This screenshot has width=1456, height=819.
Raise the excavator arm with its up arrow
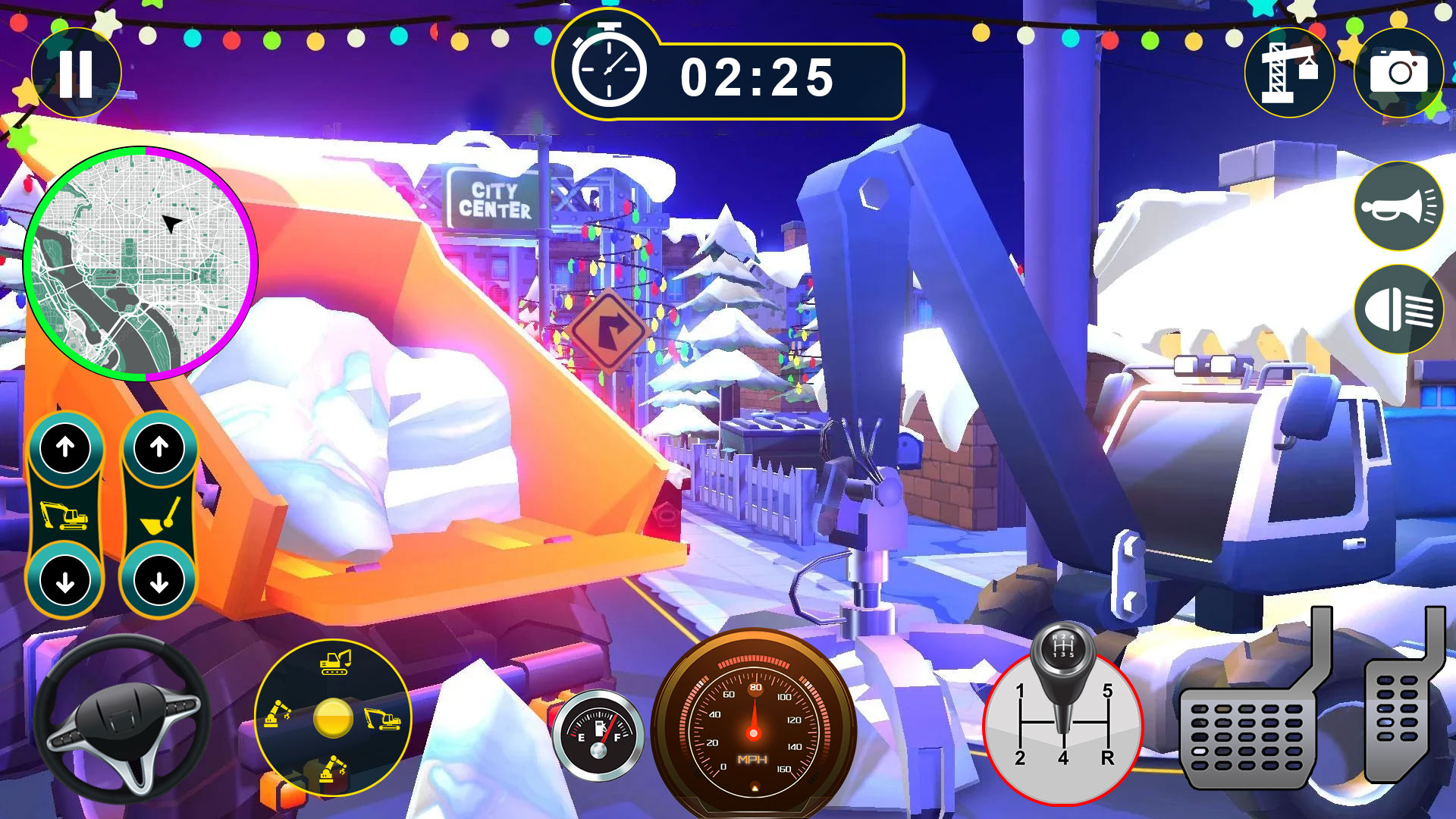click(x=66, y=447)
